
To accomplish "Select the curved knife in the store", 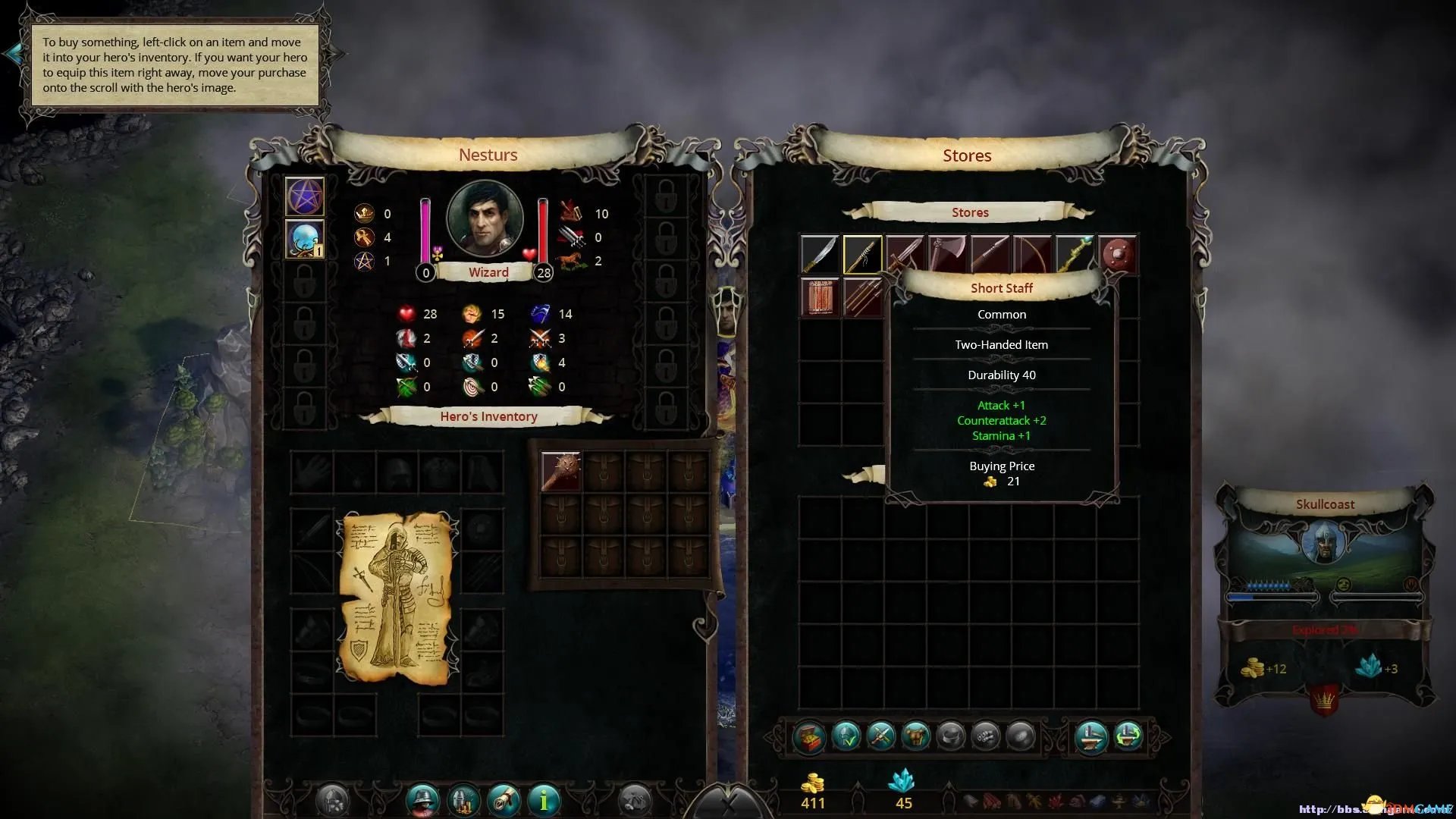I will (820, 255).
